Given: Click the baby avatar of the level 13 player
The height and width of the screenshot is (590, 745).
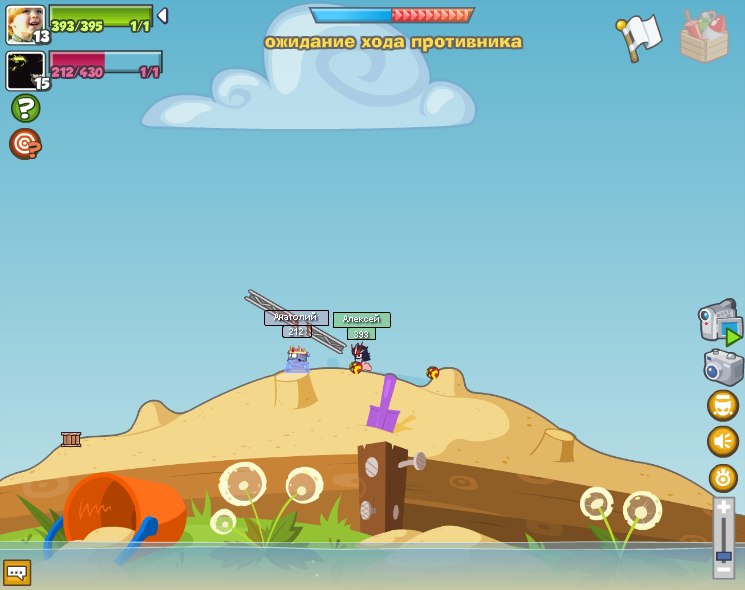Looking at the screenshot, I should coord(25,24).
